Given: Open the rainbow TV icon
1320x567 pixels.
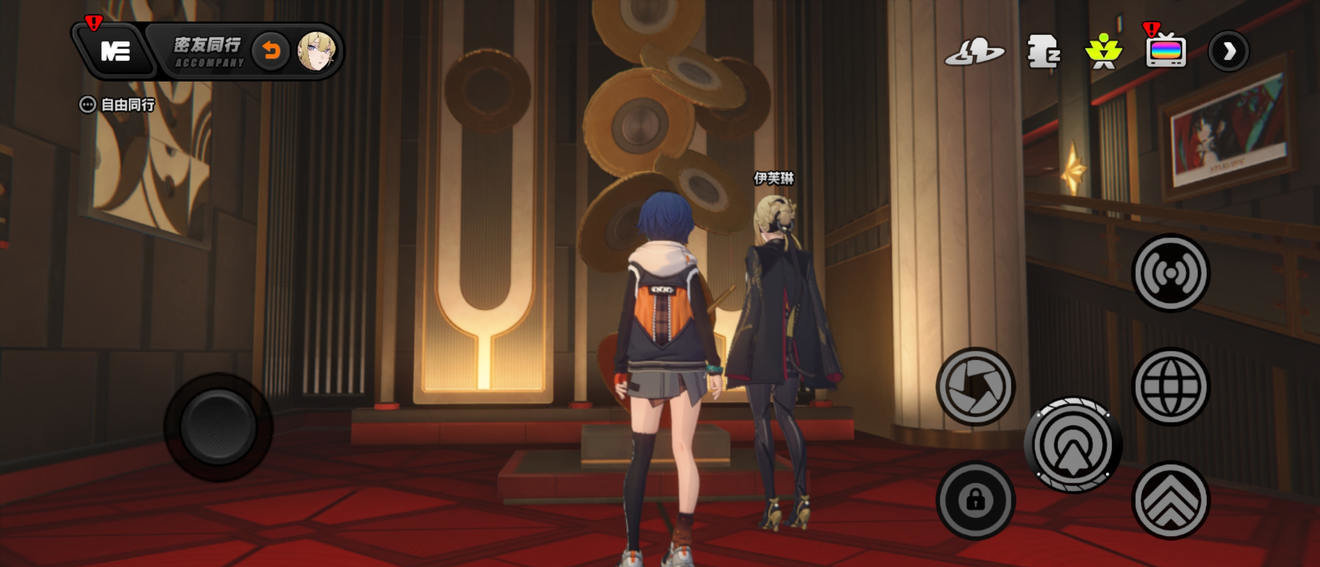Looking at the screenshot, I should click(1166, 51).
